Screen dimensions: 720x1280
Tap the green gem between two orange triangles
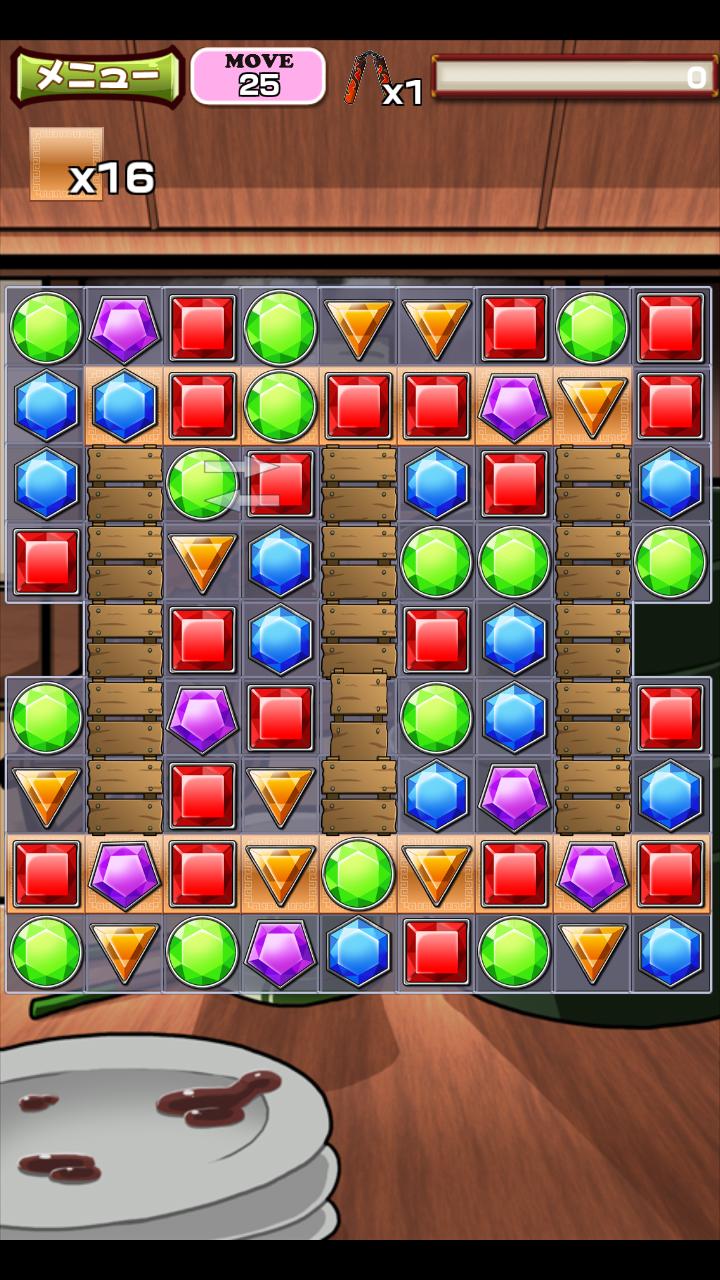pos(358,873)
